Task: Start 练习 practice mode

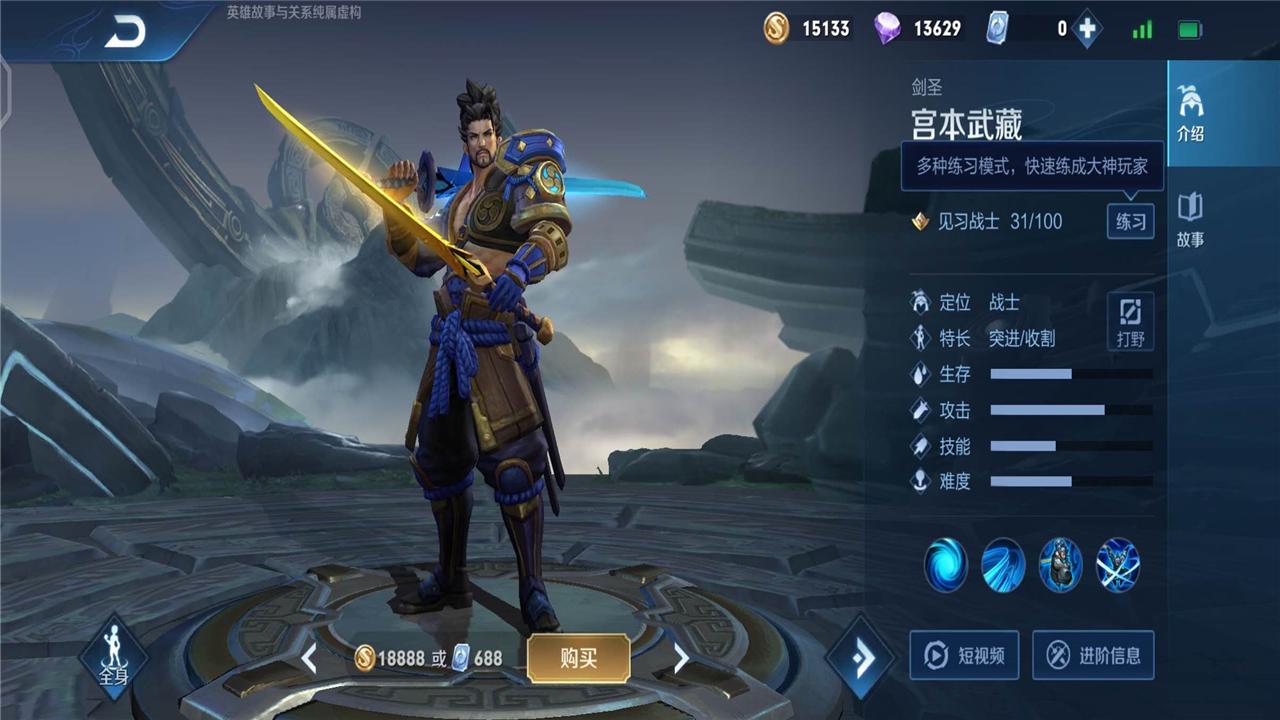Action: [x=1131, y=222]
